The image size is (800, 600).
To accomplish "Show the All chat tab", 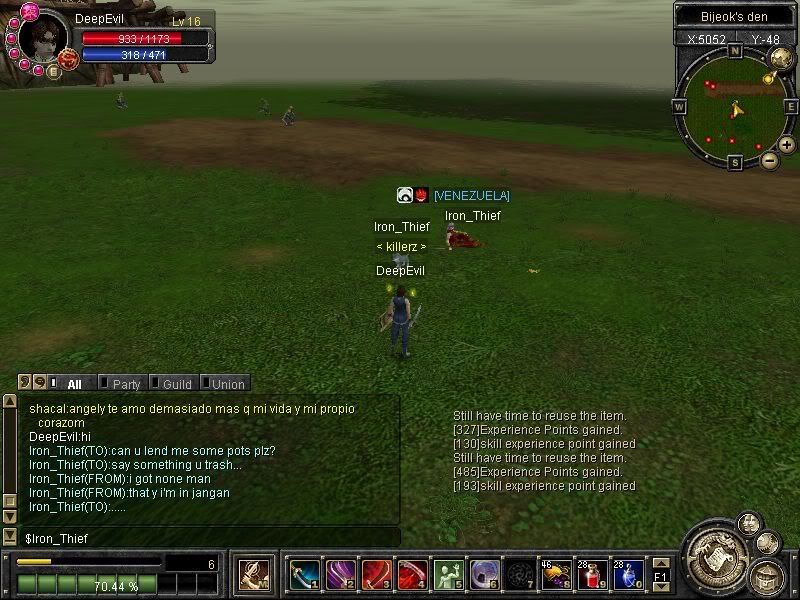I will [x=73, y=384].
